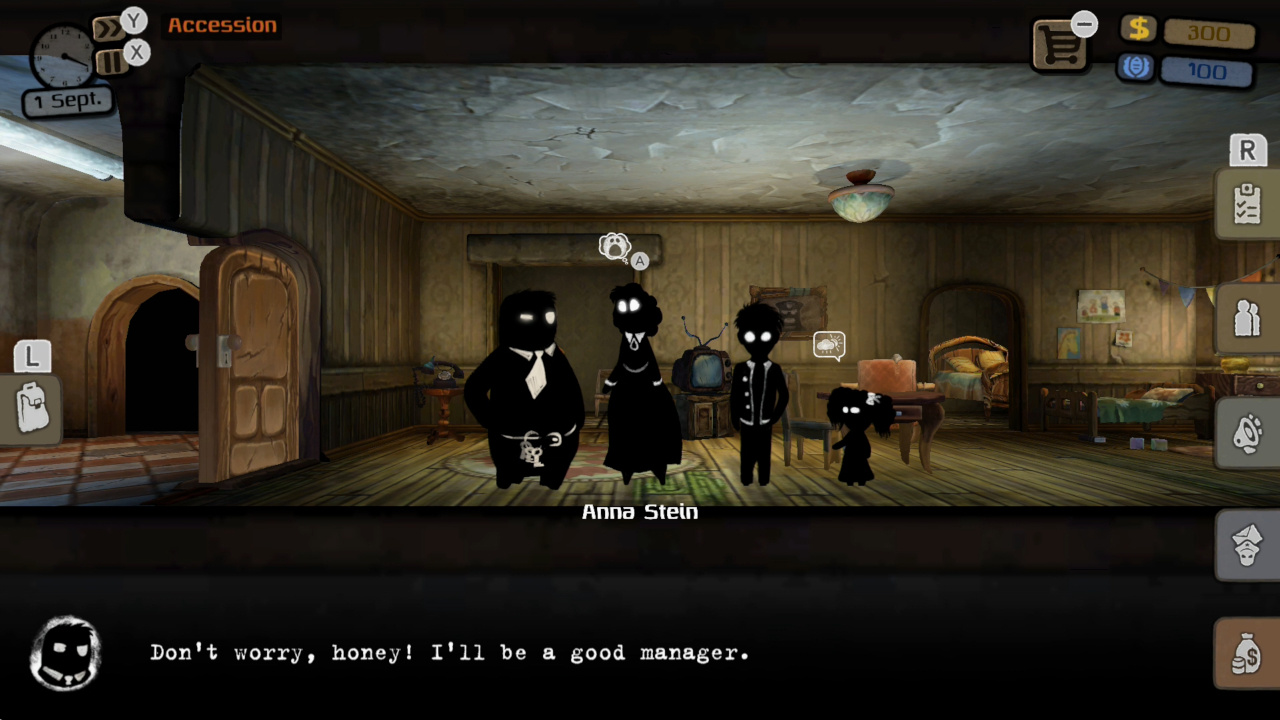Click the 300 dollar currency counter
The width and height of the screenshot is (1280, 720).
(x=1208, y=33)
